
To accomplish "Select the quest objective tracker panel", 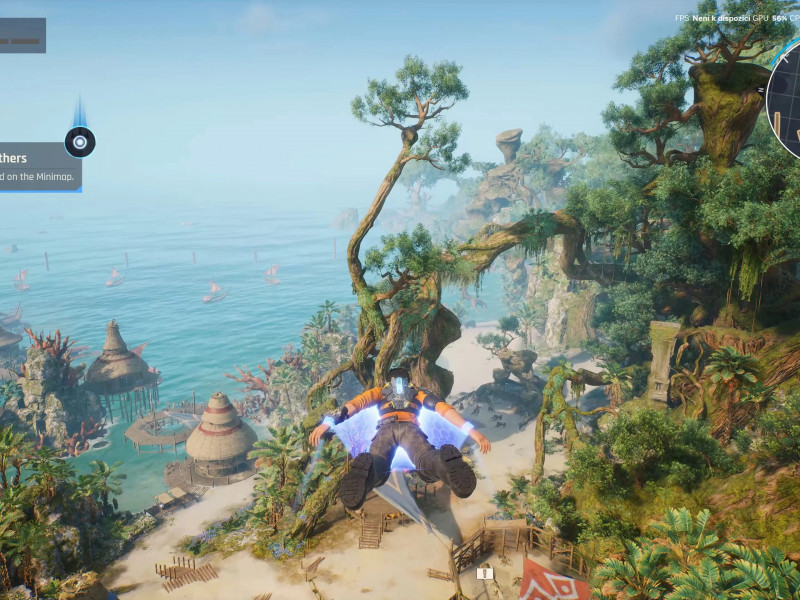I will click(39, 166).
